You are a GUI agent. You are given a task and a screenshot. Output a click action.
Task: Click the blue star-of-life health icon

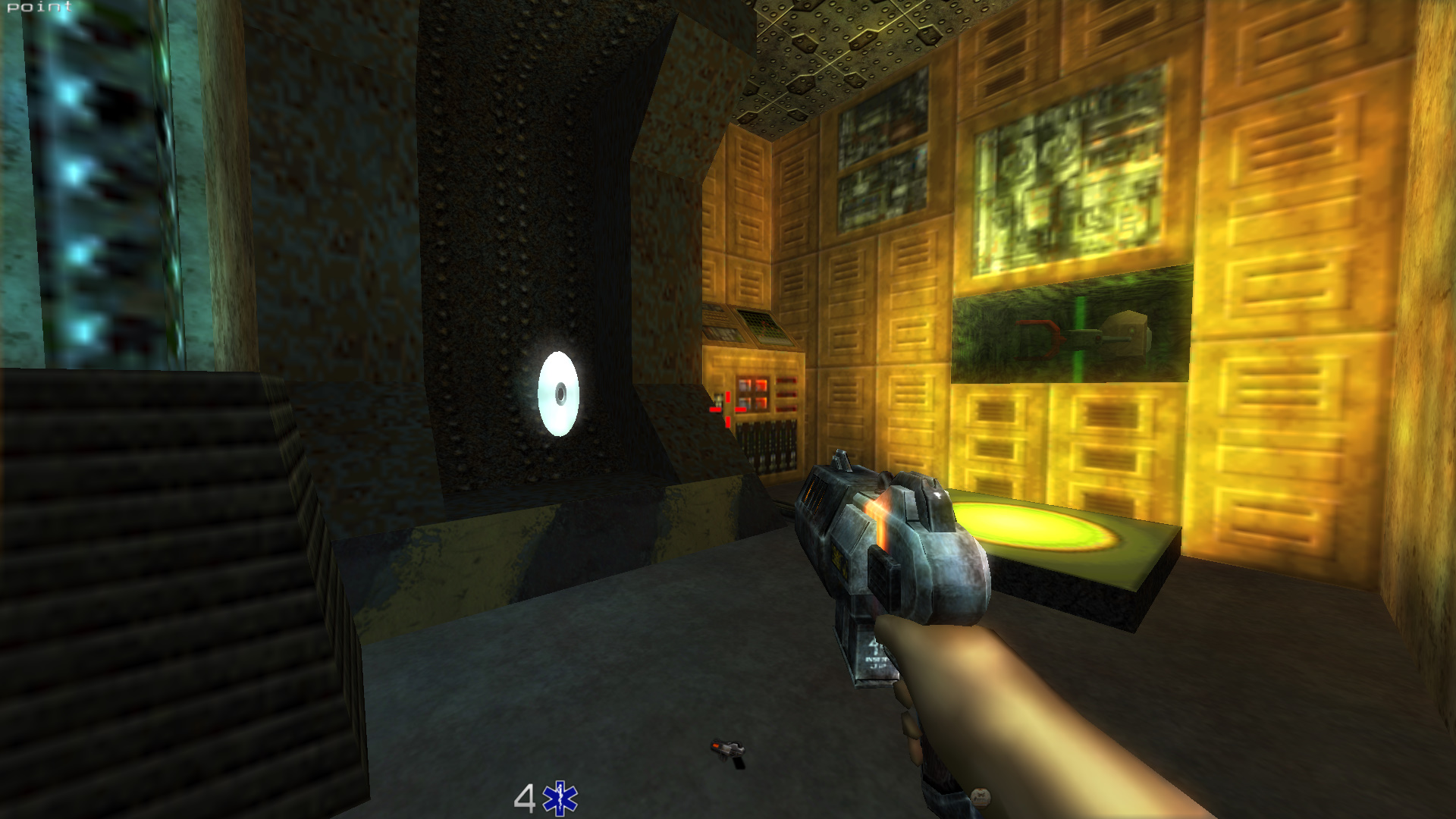pyautogui.click(x=560, y=799)
